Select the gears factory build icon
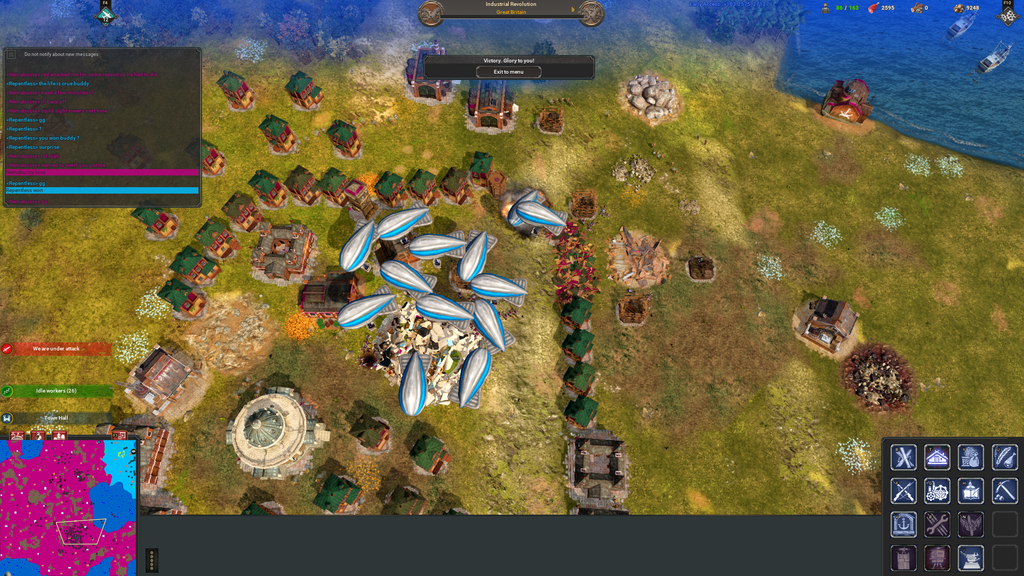 pos(937,491)
